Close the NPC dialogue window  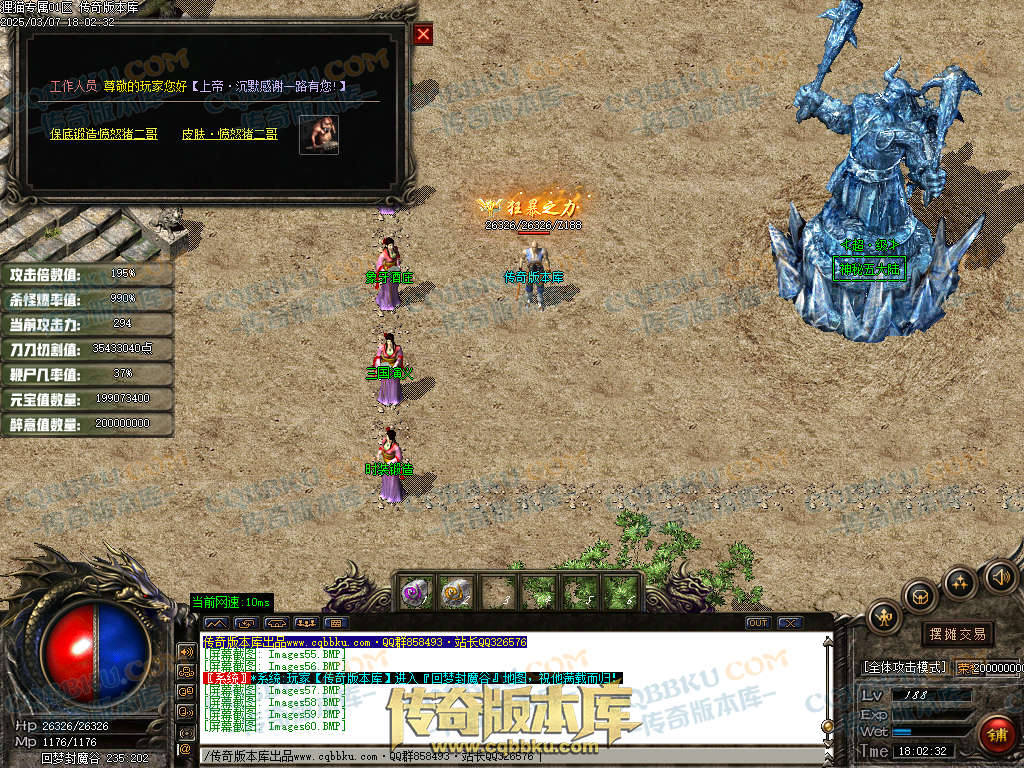click(x=423, y=35)
